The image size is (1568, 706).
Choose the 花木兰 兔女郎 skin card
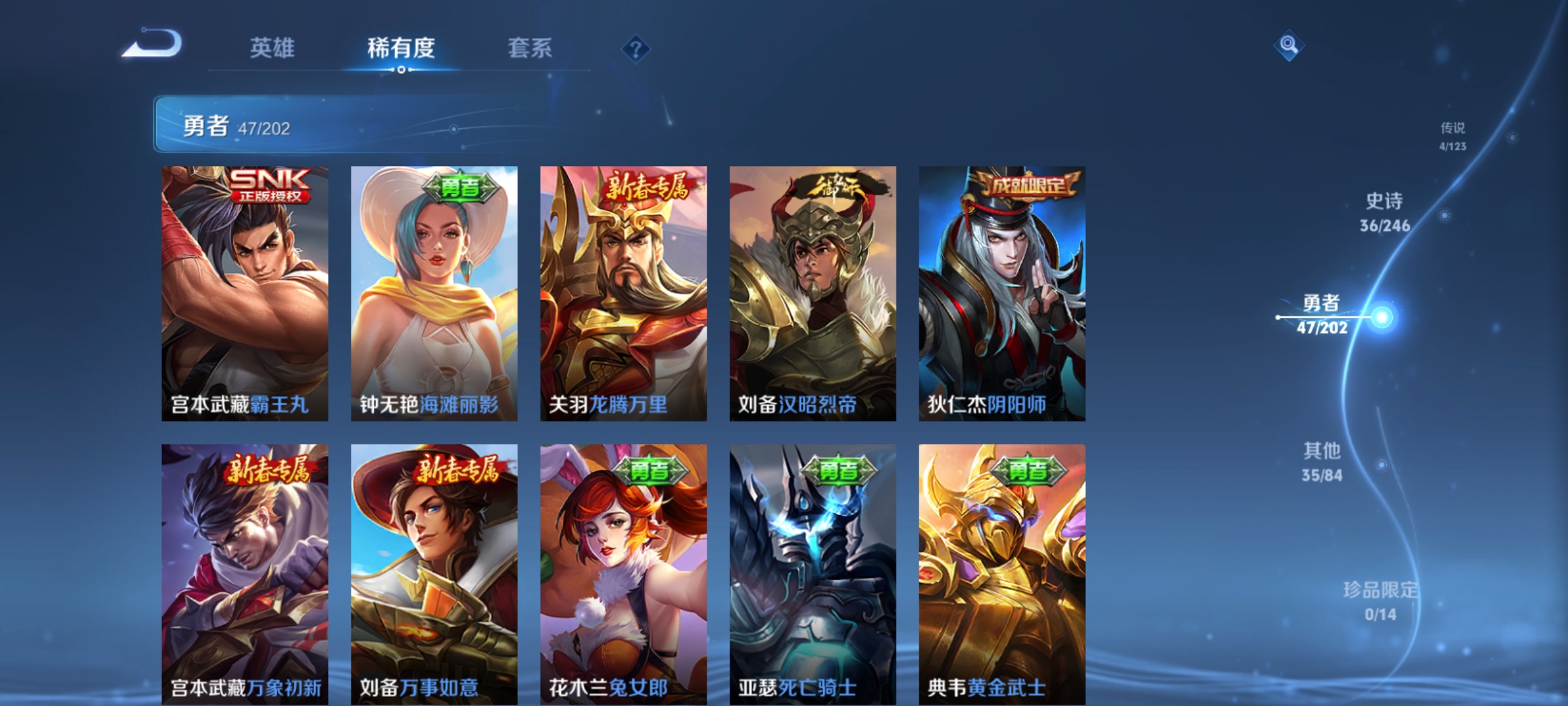pos(623,574)
